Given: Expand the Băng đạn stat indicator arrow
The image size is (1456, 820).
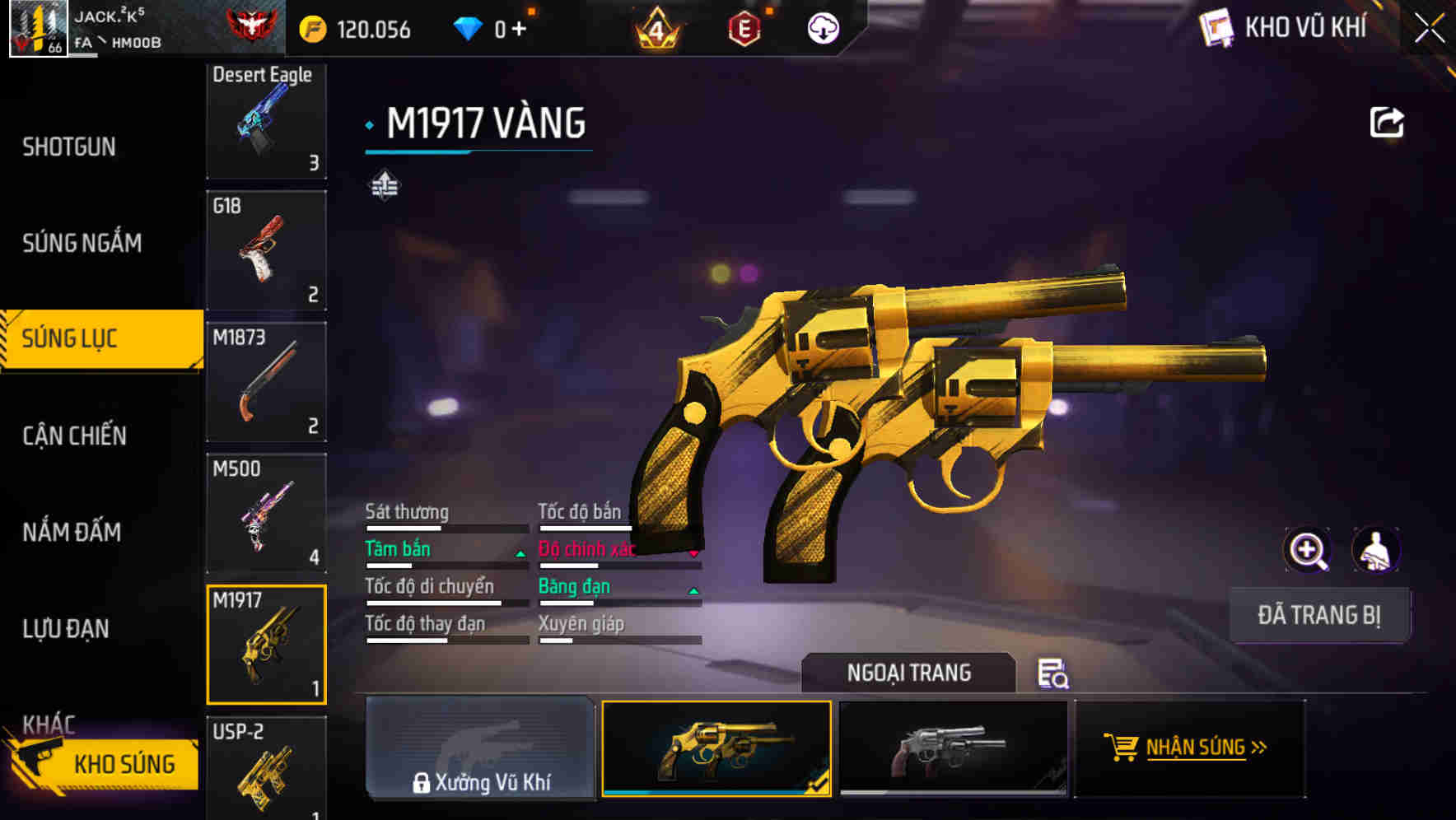Looking at the screenshot, I should click(693, 592).
